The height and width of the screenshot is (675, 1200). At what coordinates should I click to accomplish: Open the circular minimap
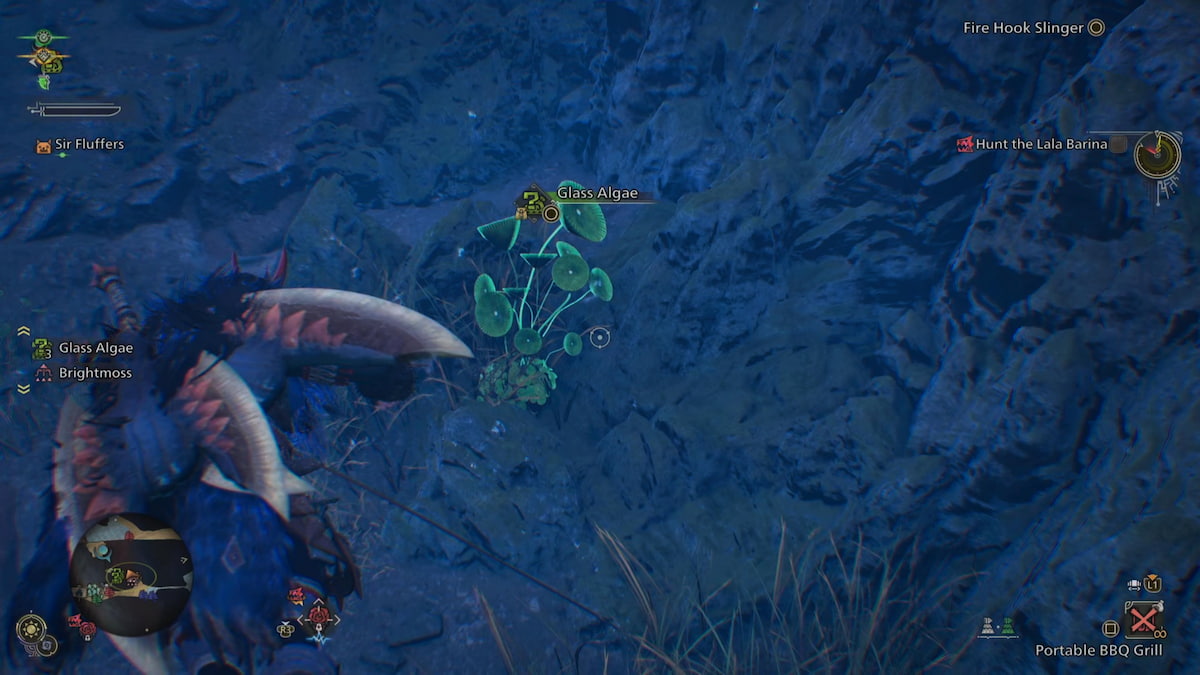[132, 574]
